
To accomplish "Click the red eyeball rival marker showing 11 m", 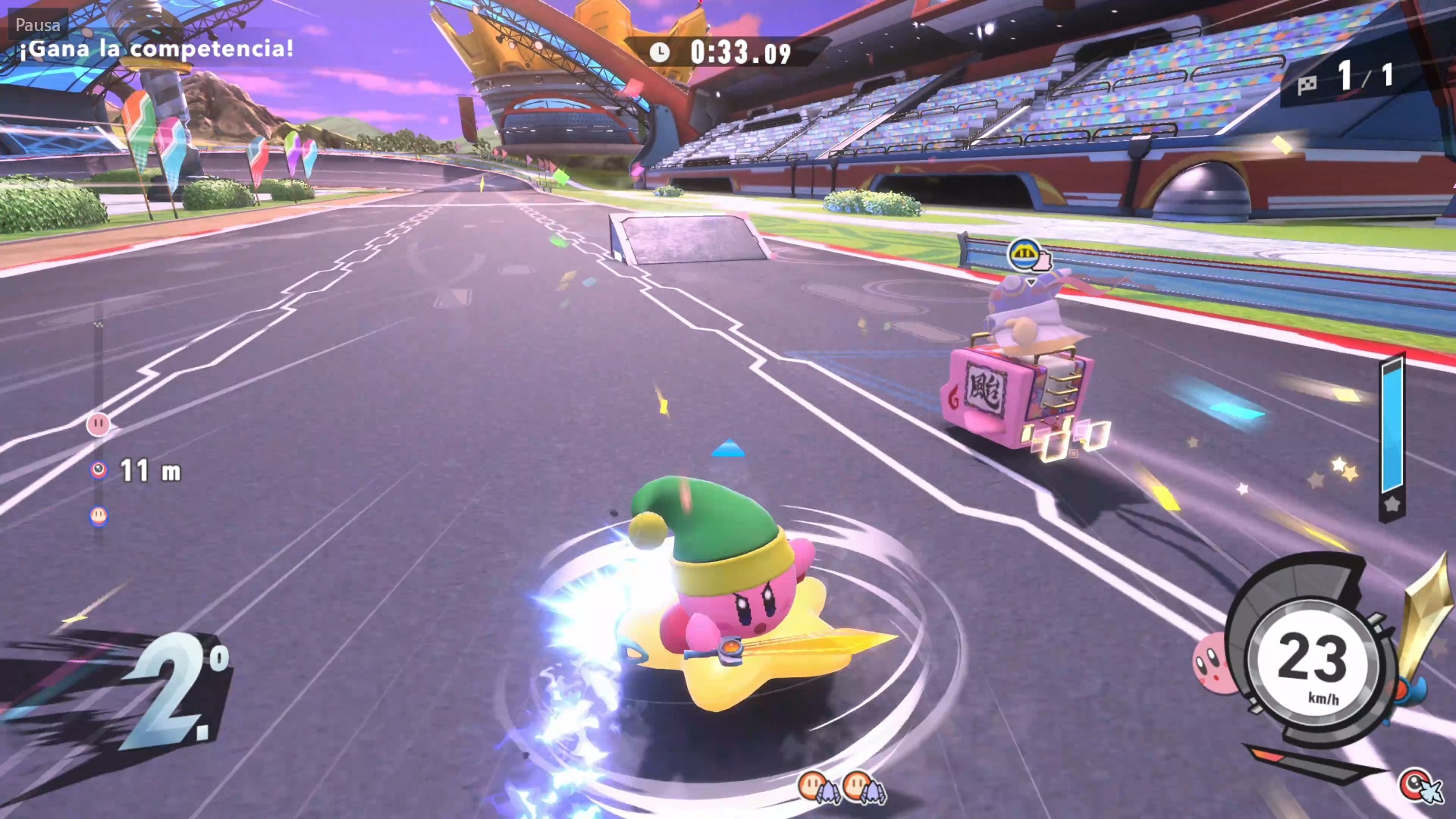I will click(x=99, y=471).
